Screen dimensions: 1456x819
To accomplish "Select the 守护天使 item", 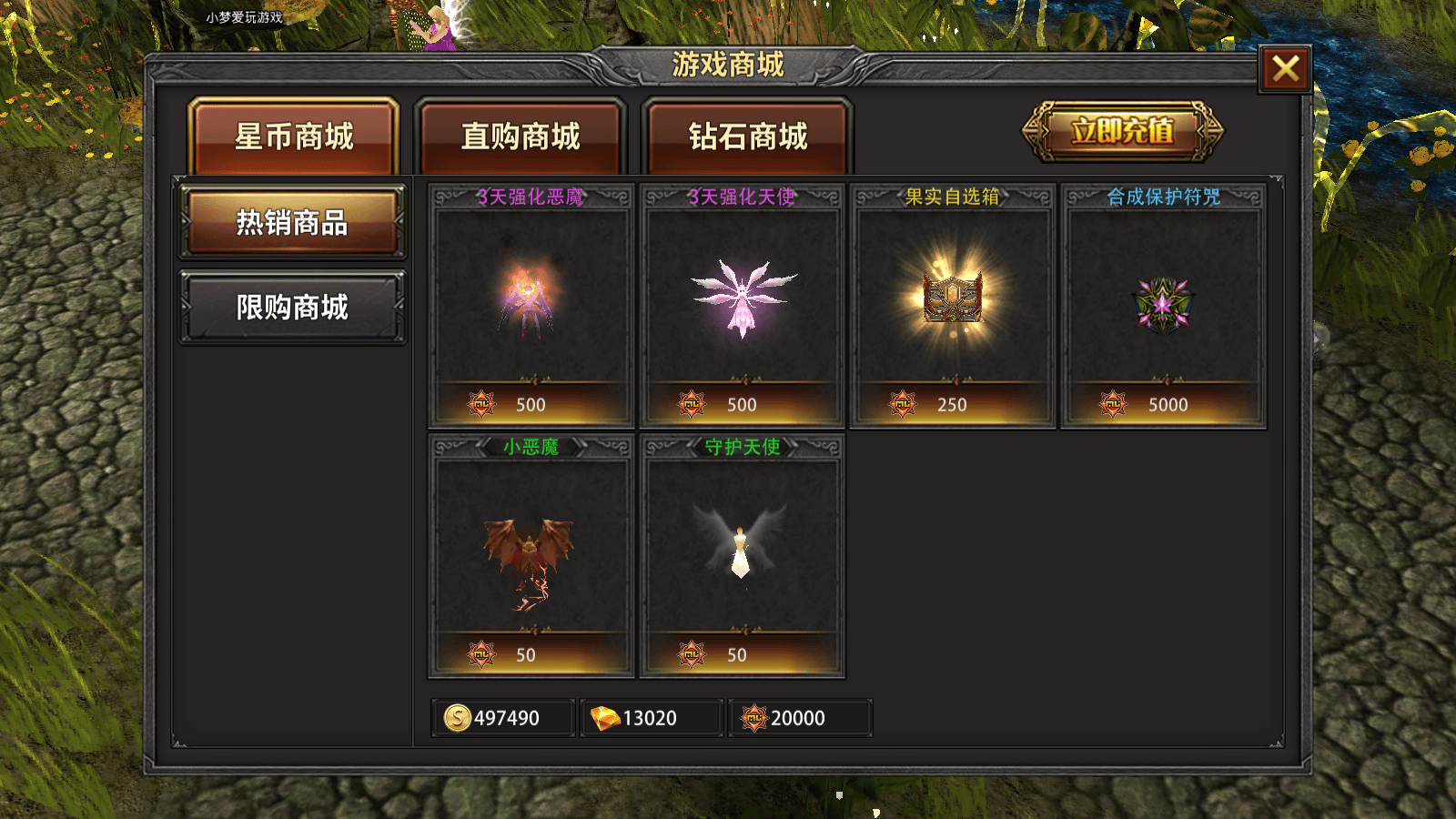I will click(743, 556).
